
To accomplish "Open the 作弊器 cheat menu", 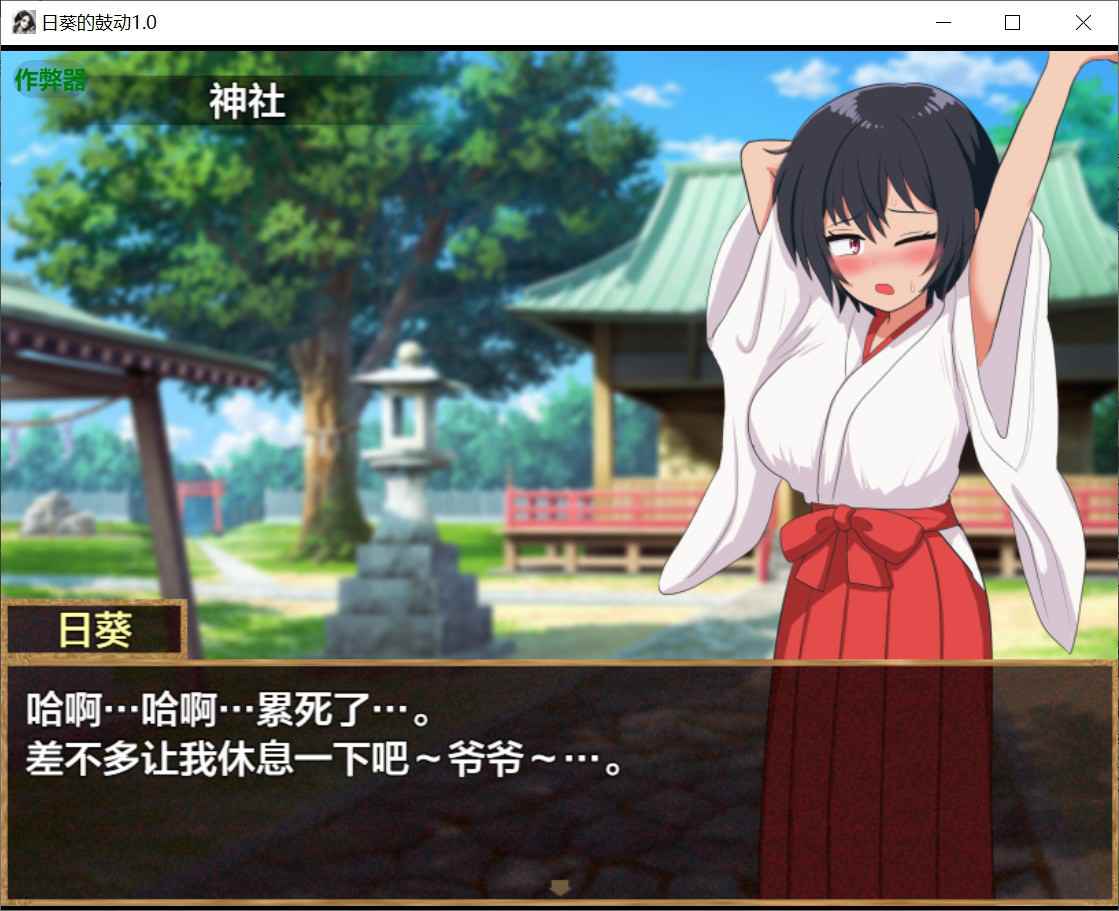I will click(50, 81).
